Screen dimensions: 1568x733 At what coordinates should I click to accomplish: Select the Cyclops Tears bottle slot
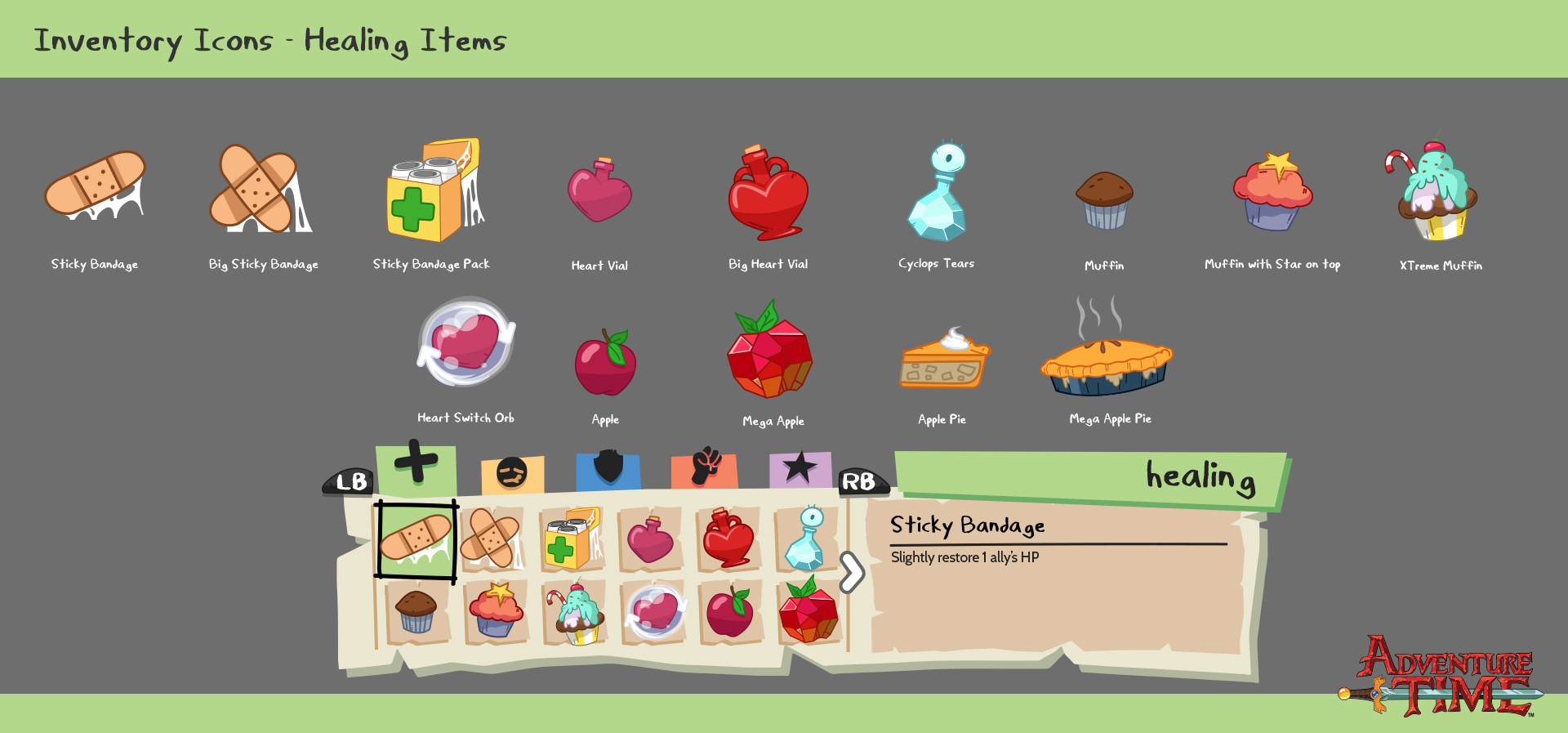(x=806, y=539)
